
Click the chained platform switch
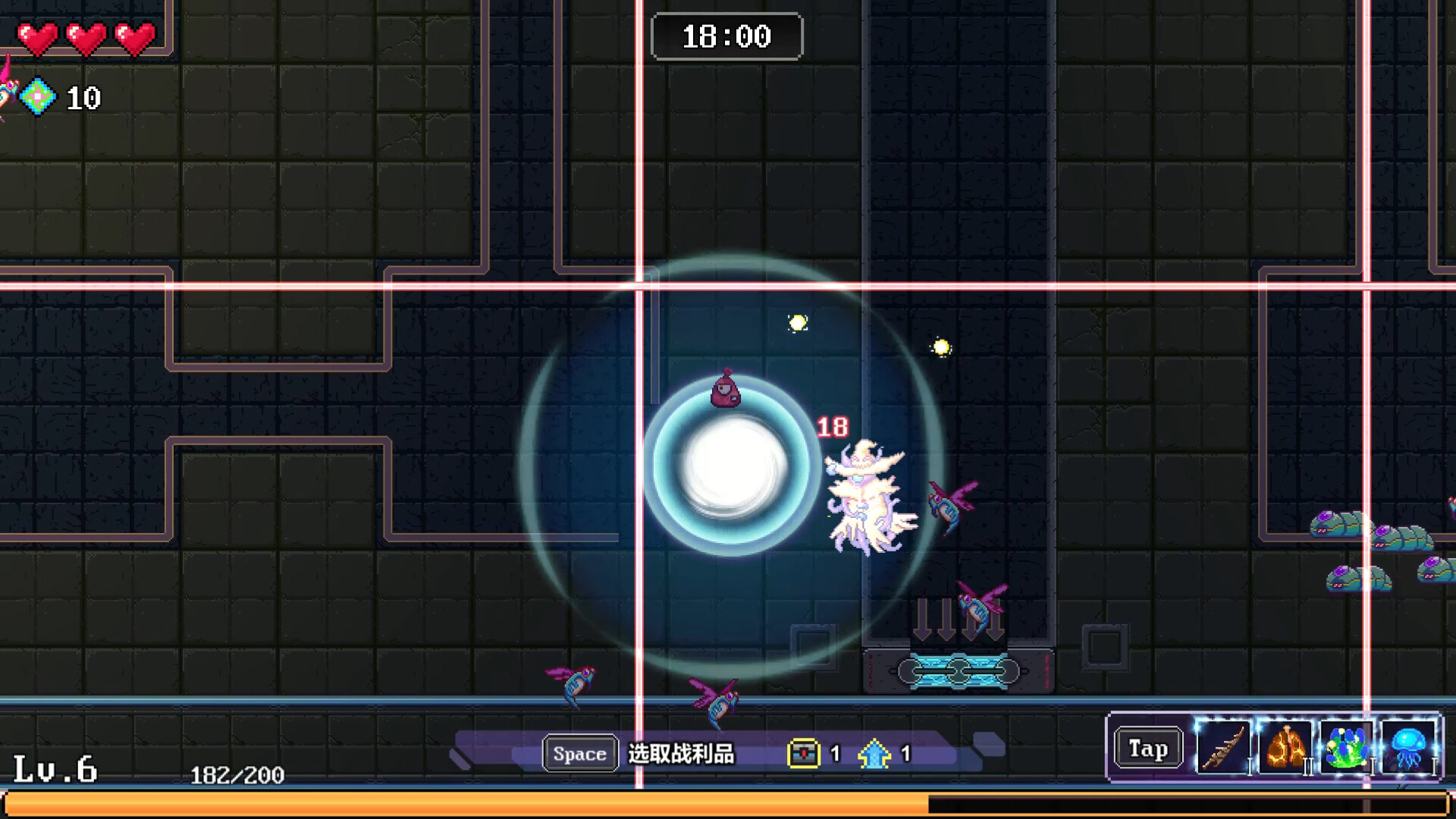(958, 670)
